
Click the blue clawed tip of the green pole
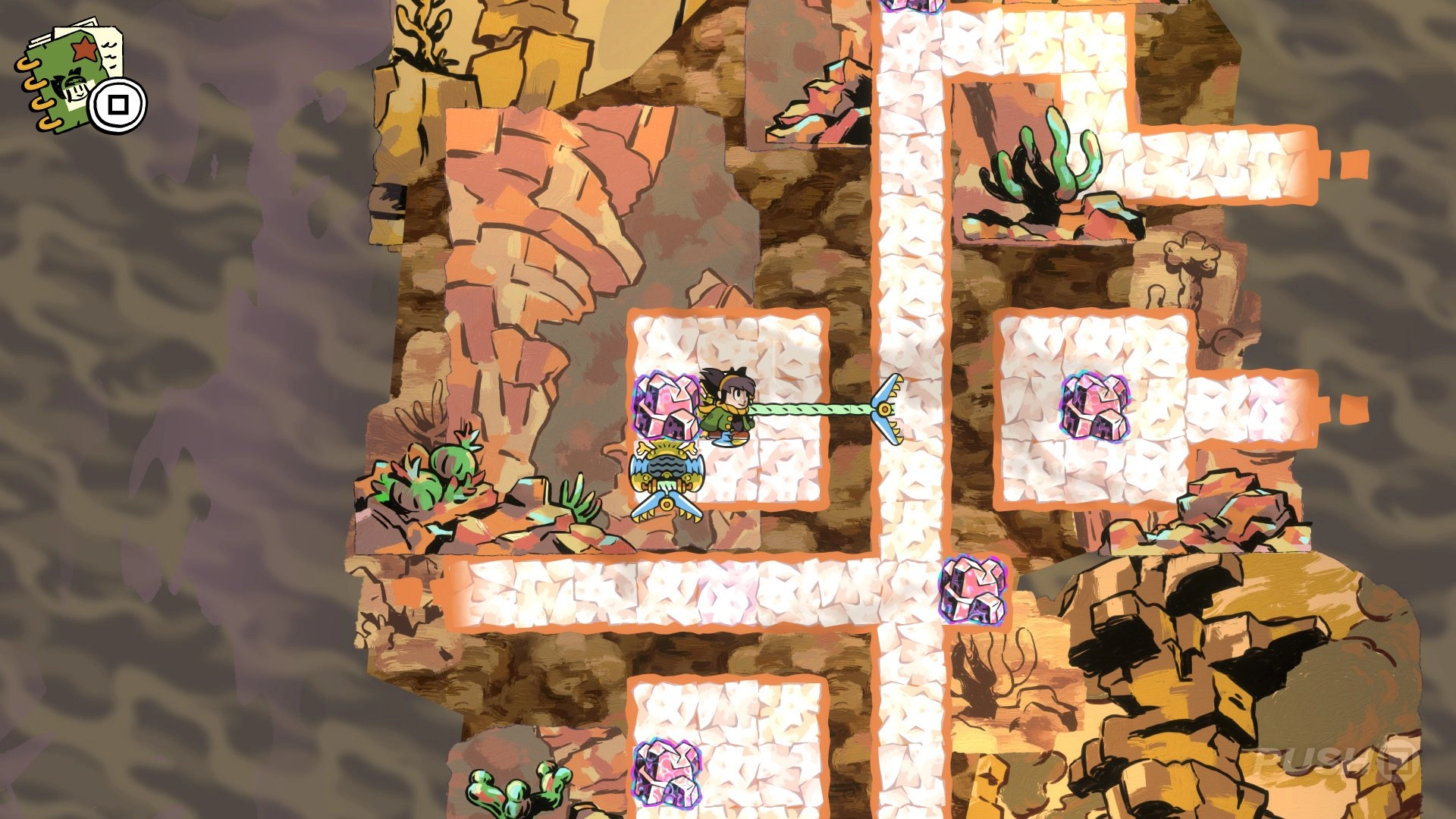pos(889,409)
